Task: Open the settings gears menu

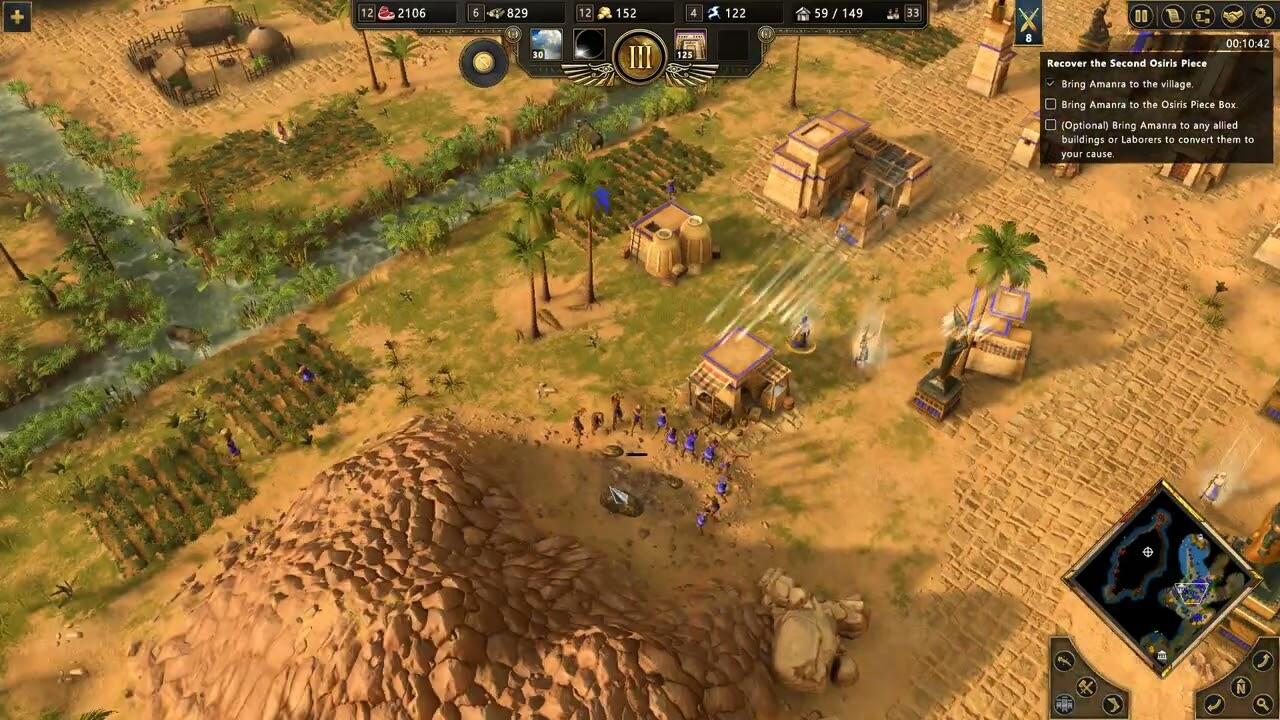Action: [x=1262, y=15]
